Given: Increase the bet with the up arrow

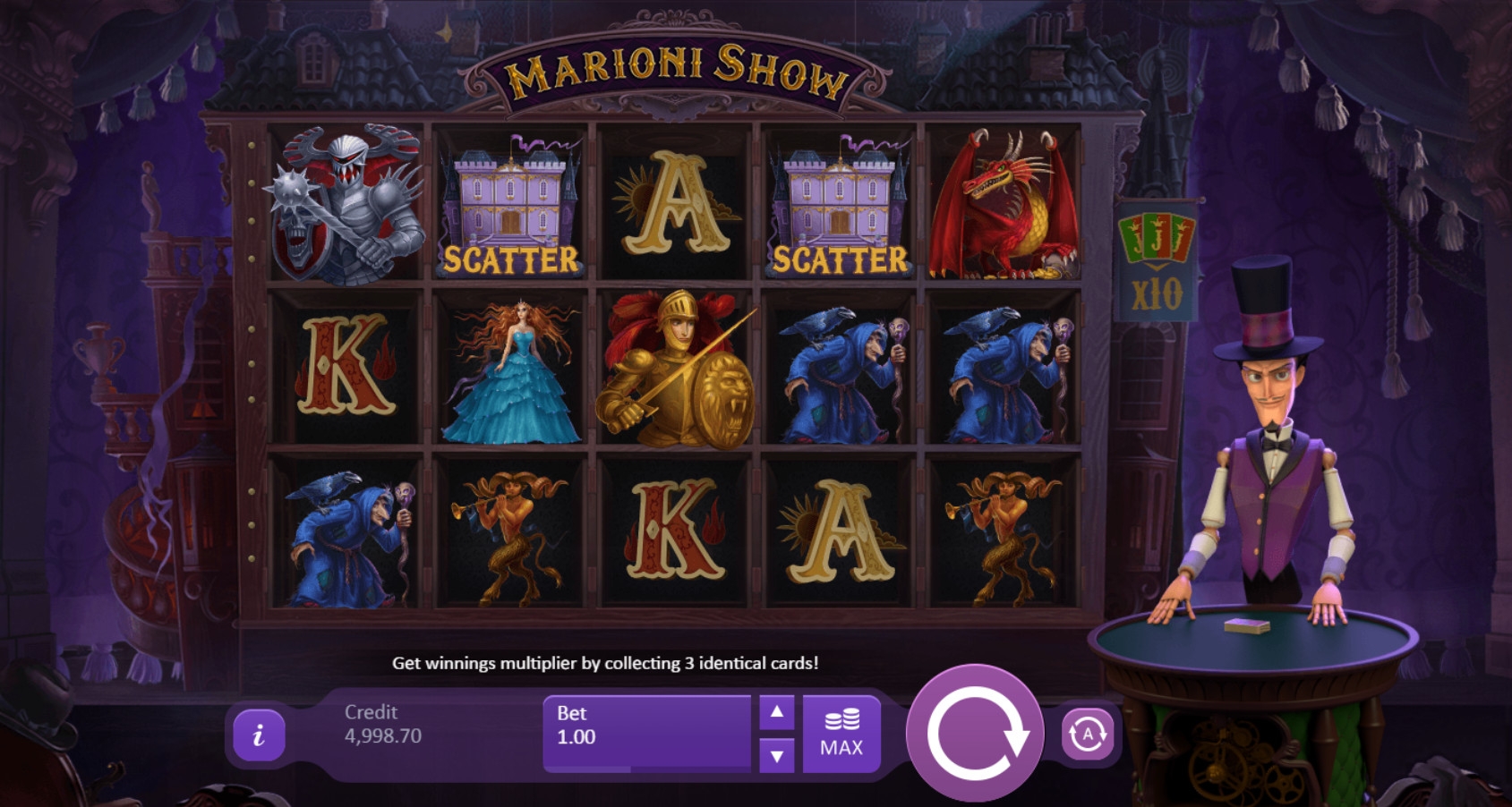Looking at the screenshot, I should (x=776, y=713).
